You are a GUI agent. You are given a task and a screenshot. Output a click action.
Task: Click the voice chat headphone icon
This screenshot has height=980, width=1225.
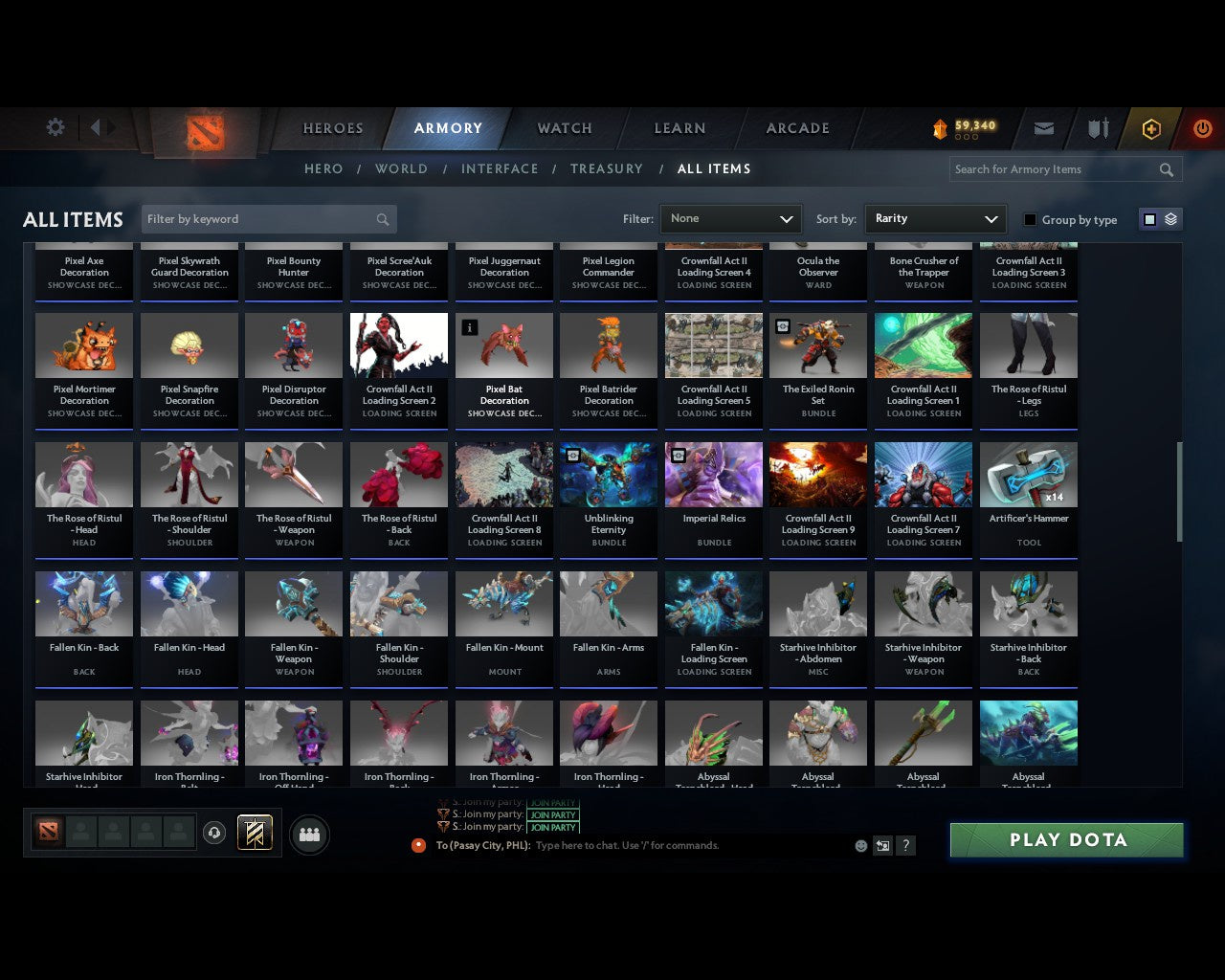click(215, 832)
